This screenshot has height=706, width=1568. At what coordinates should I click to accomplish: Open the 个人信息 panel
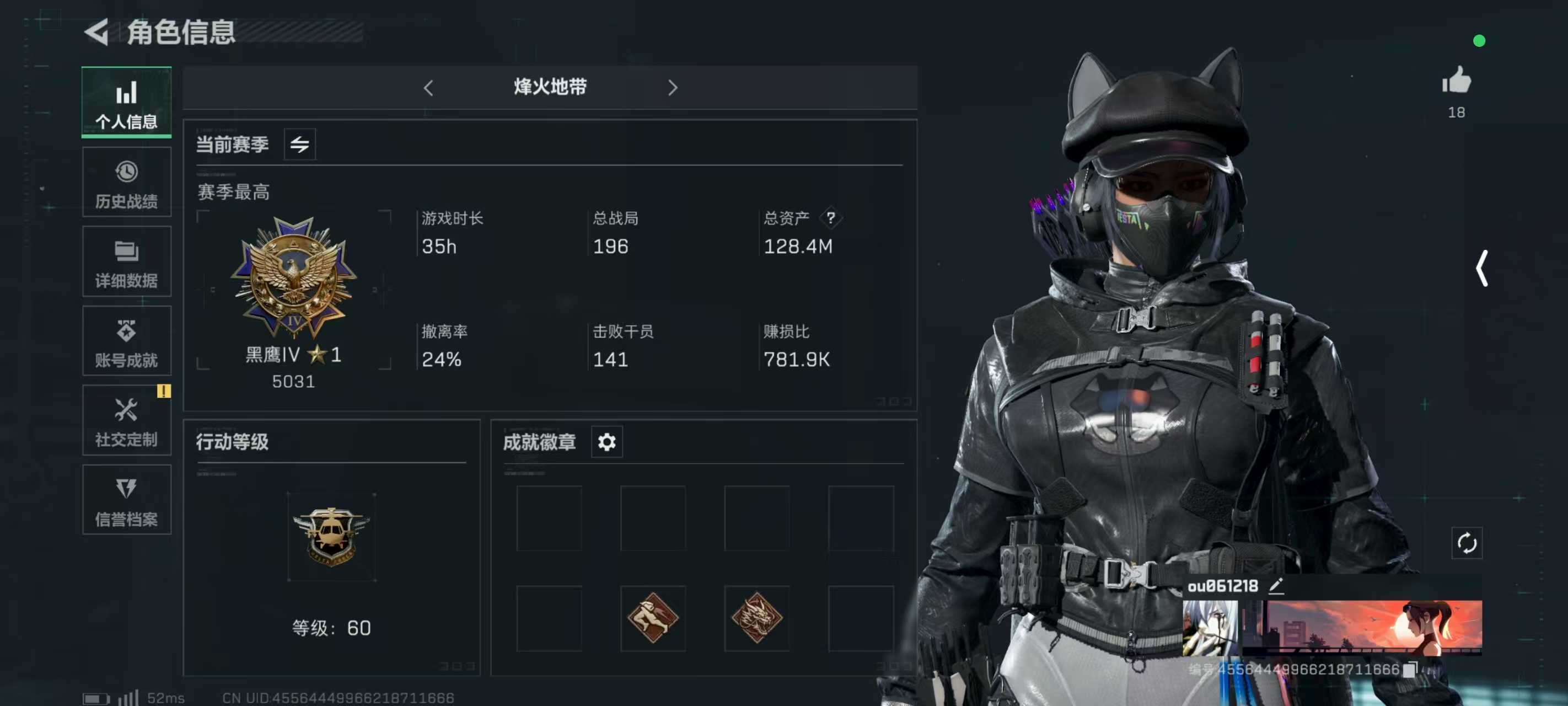(x=126, y=103)
